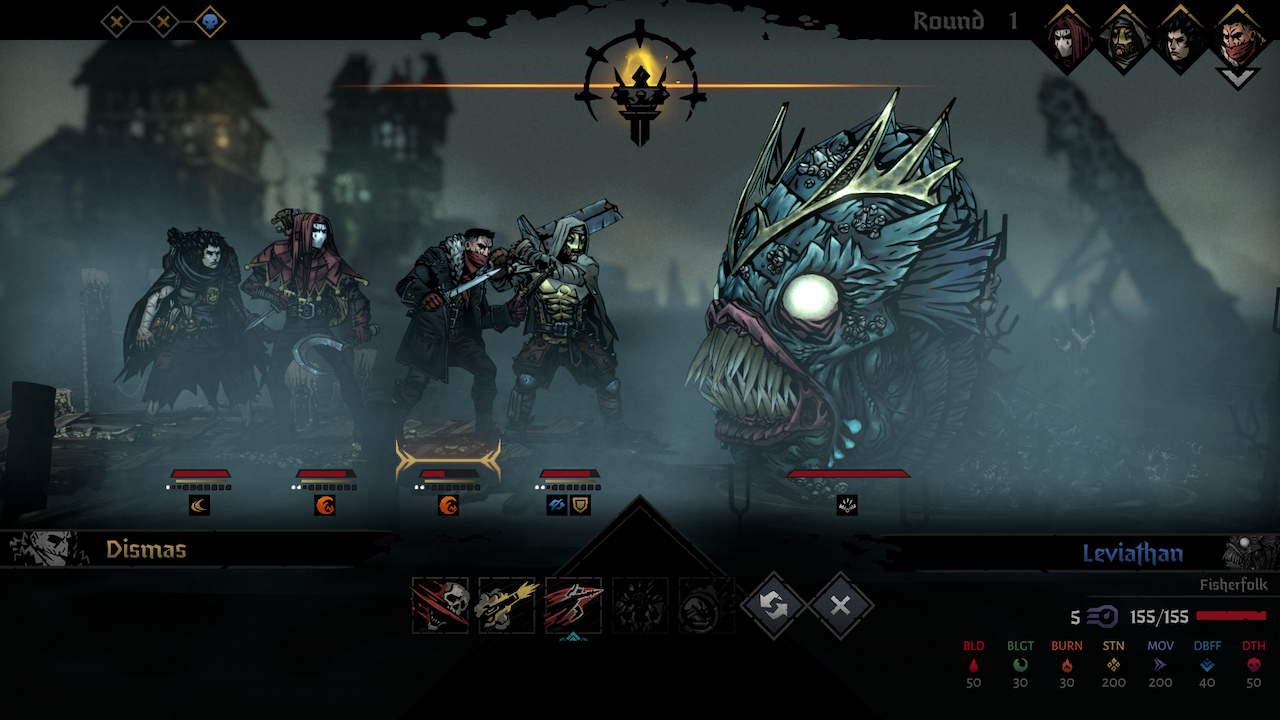Select the red-hooded masked hero turn portrait
The width and height of the screenshot is (1280, 720).
pos(1067,40)
